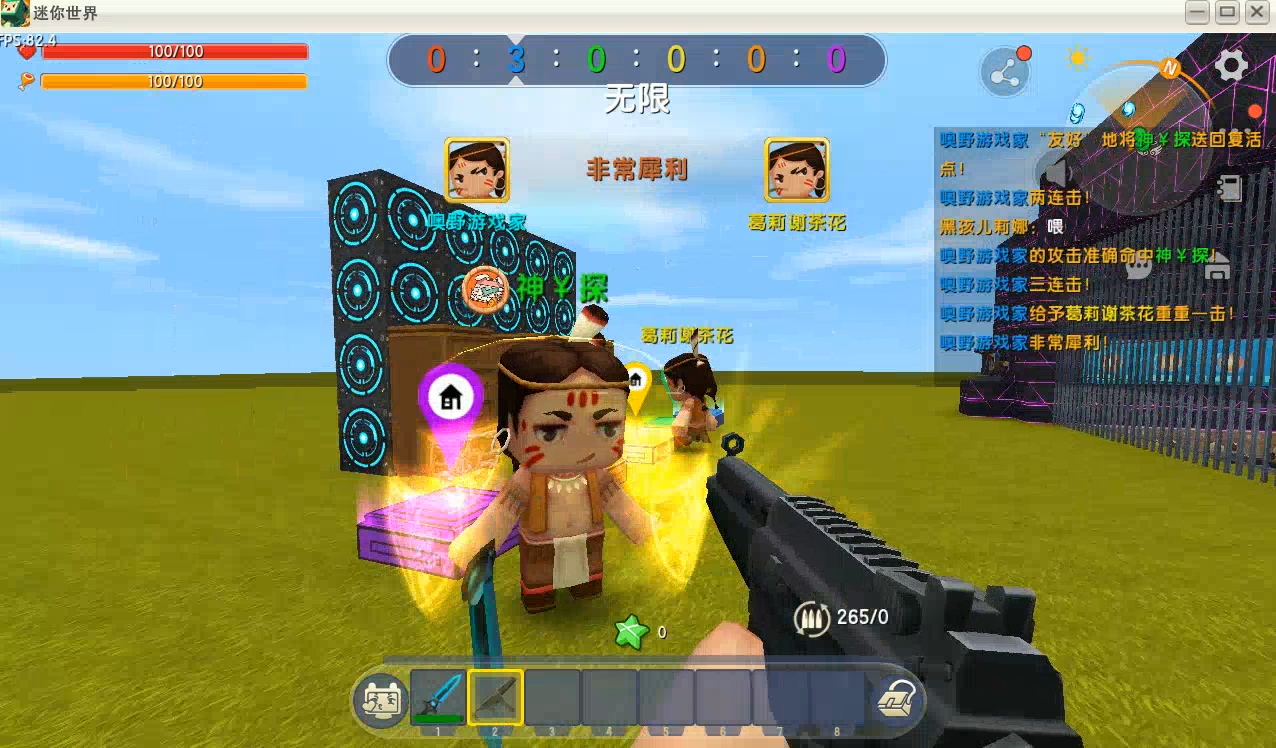Minimize the game window
Image resolution: width=1276 pixels, height=748 pixels.
click(x=1197, y=12)
